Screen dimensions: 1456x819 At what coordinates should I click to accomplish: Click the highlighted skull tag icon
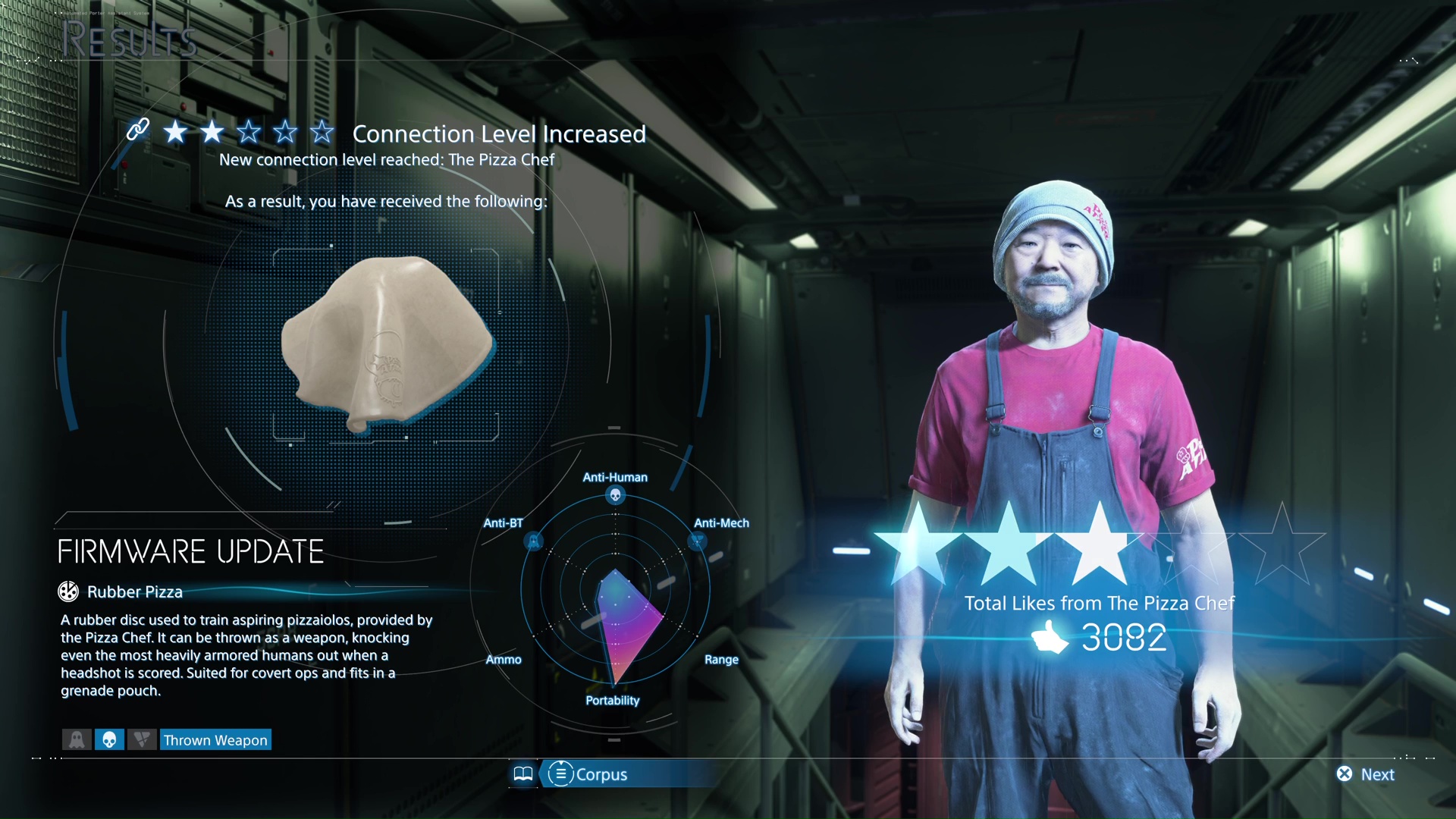tap(109, 740)
